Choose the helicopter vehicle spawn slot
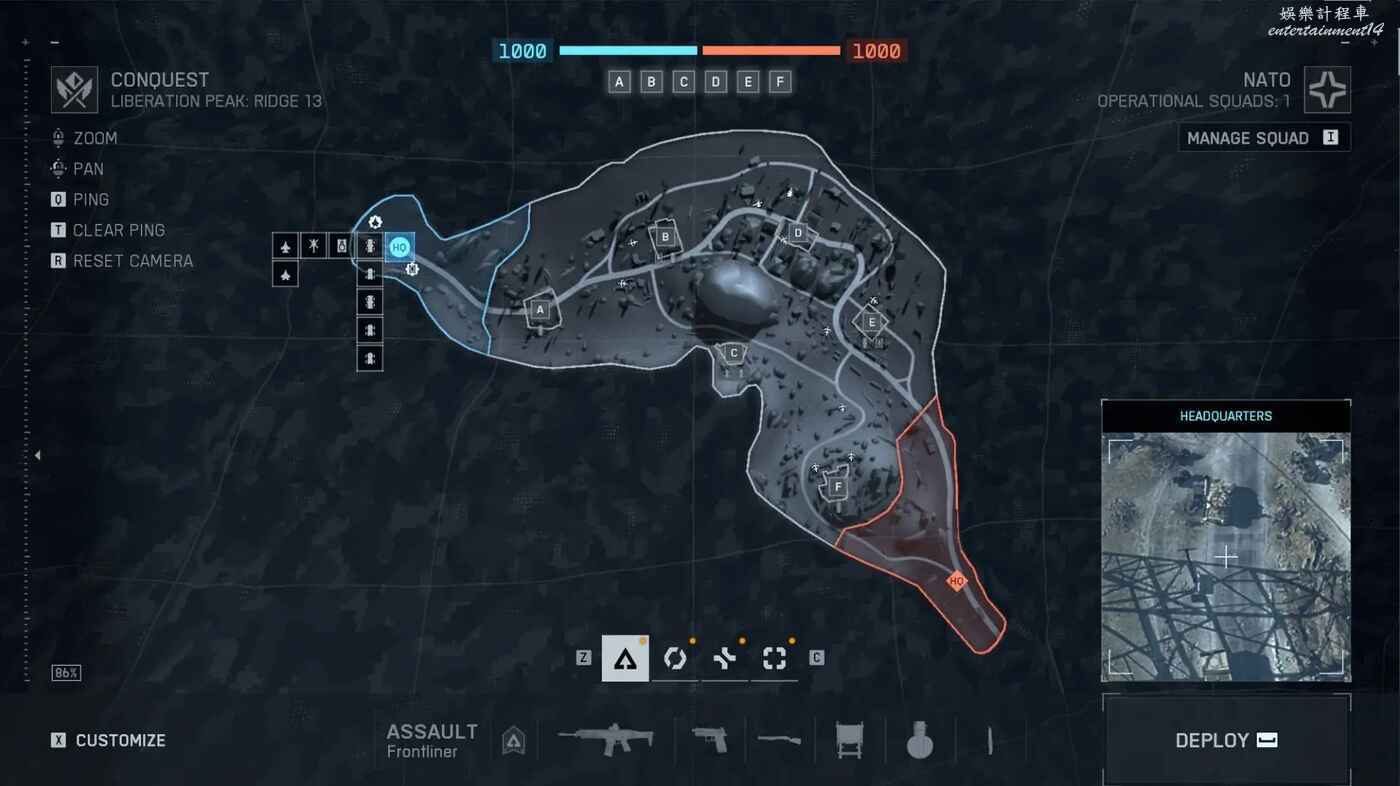 (x=313, y=244)
